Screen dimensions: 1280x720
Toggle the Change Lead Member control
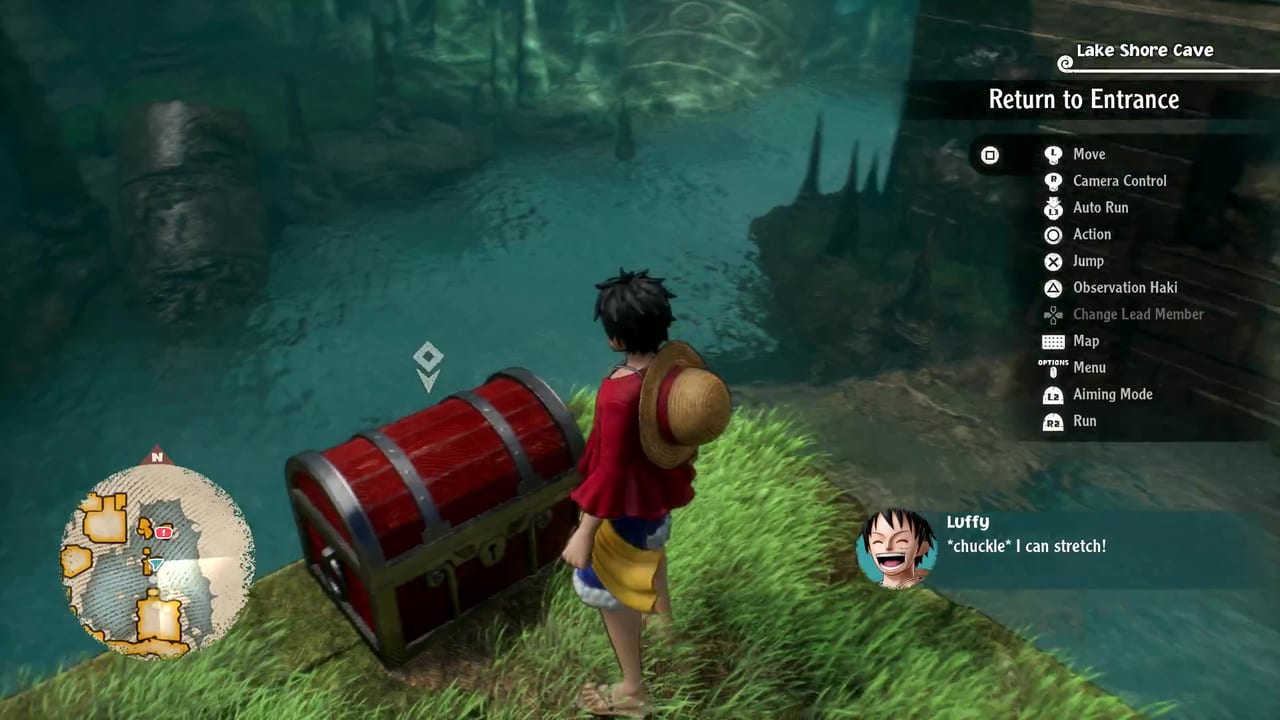[1053, 314]
